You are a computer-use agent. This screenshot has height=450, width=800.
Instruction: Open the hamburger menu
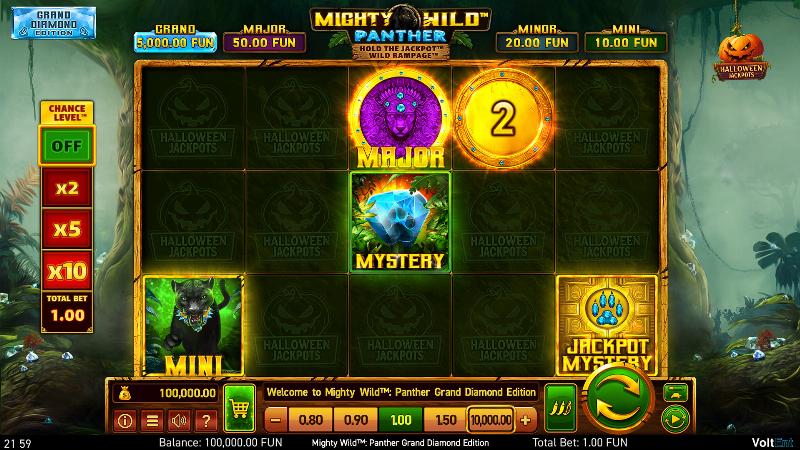[152, 420]
